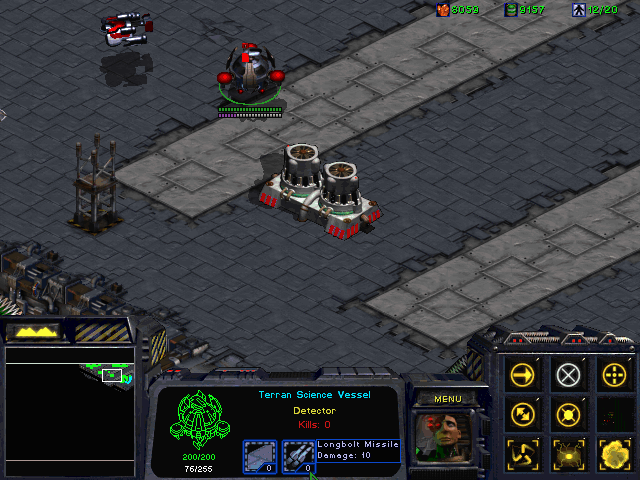Click the armor upgrade icon
The image size is (640, 480).
coord(259,455)
